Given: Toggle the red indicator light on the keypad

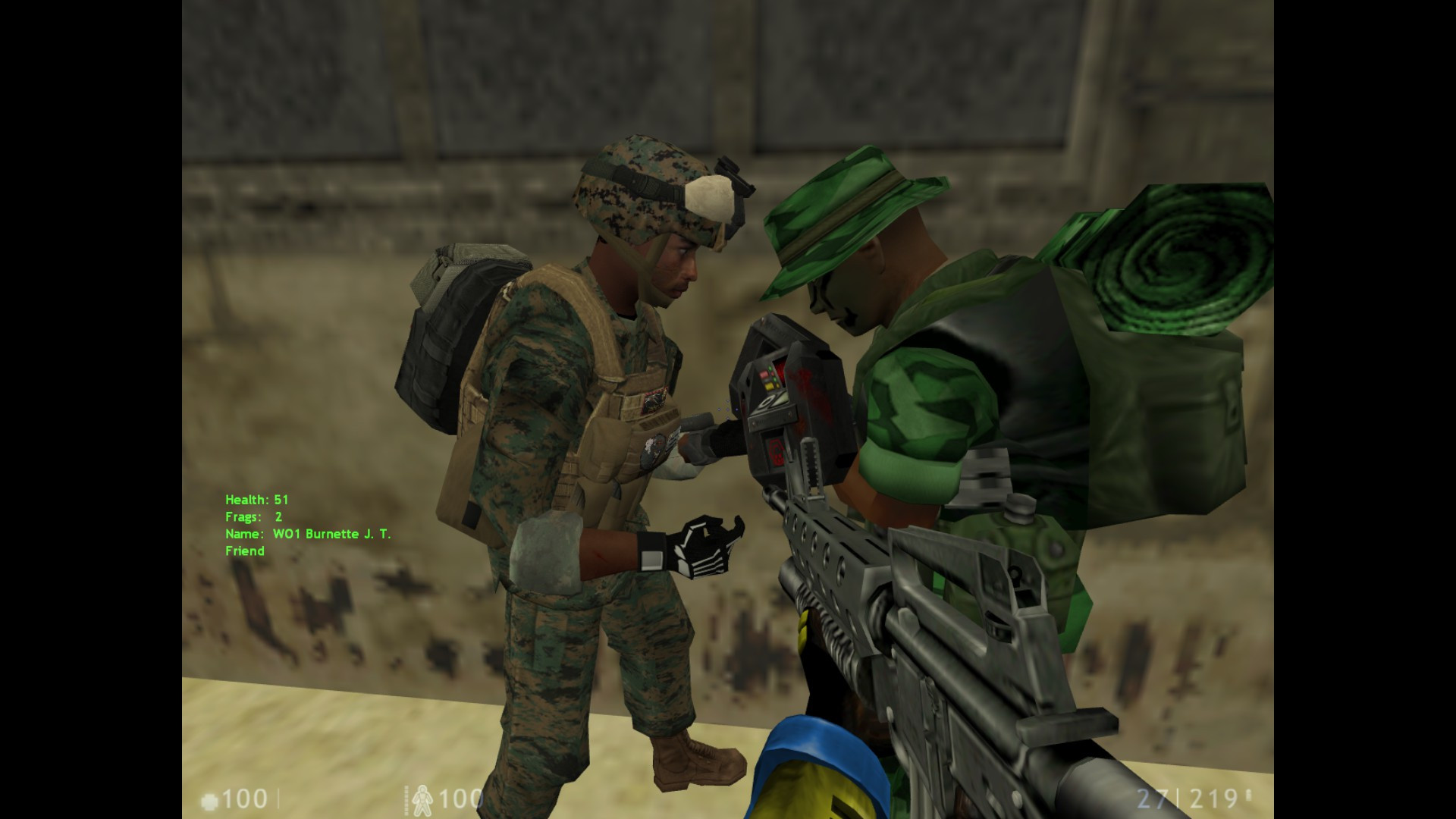Looking at the screenshot, I should [764, 374].
